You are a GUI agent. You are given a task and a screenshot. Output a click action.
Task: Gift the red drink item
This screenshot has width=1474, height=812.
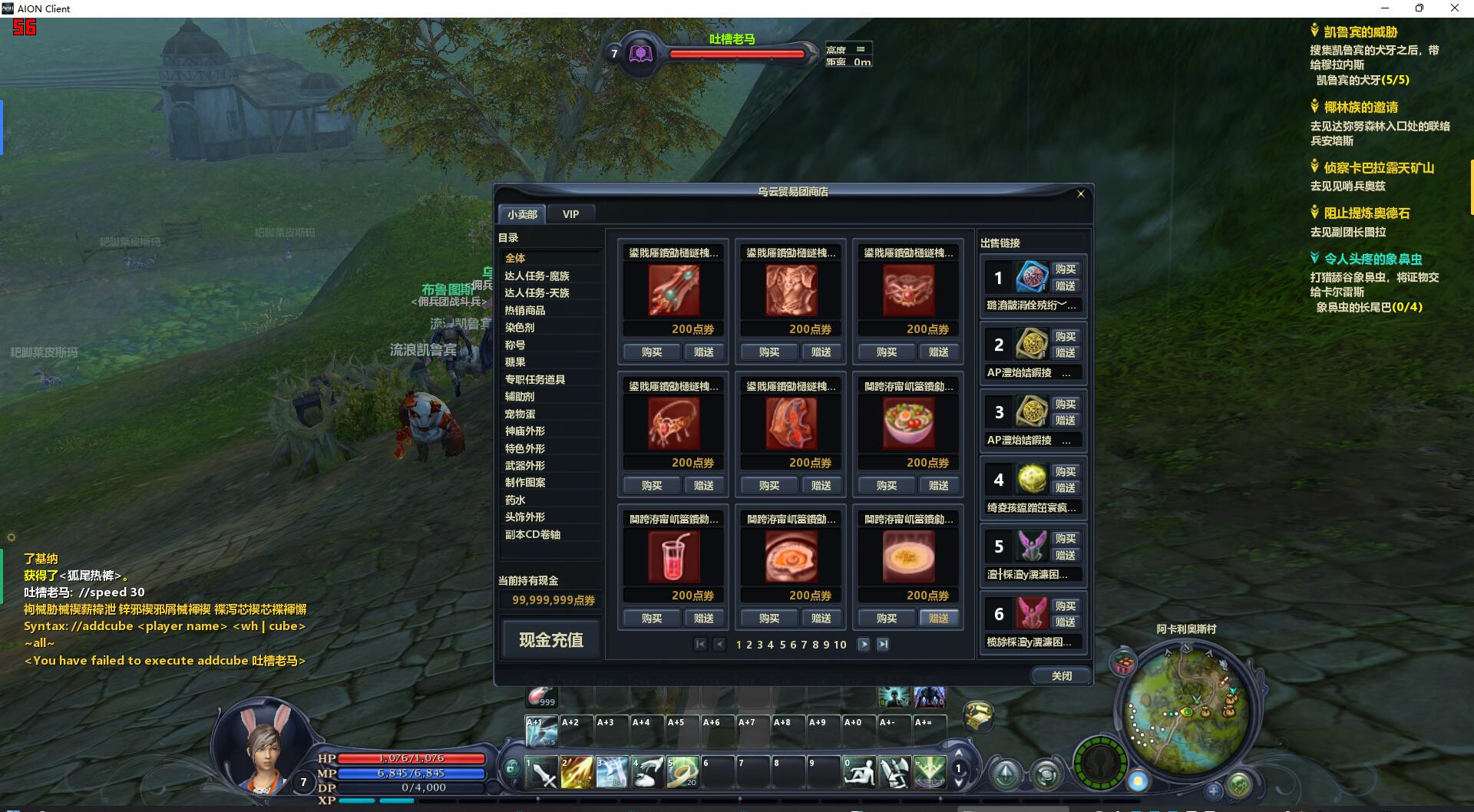pyautogui.click(x=703, y=618)
